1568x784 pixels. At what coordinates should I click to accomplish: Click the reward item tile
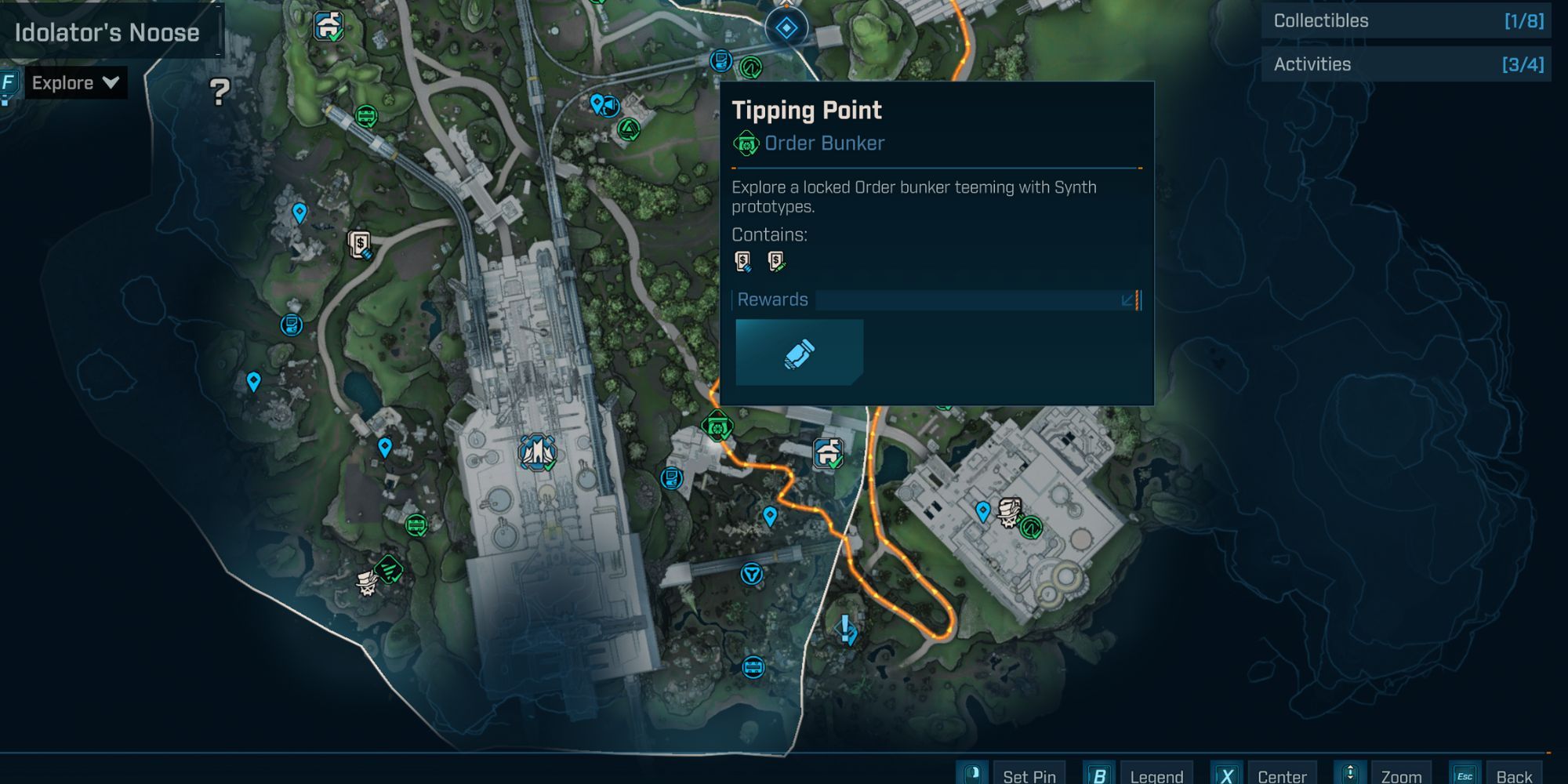(799, 352)
